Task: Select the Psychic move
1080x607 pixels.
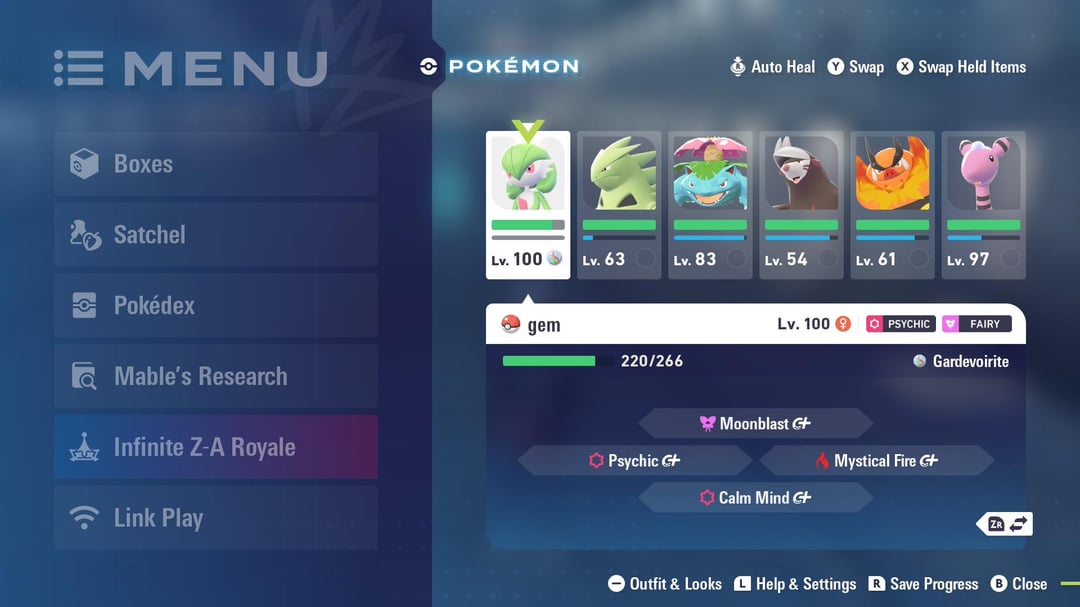Action: click(x=634, y=461)
